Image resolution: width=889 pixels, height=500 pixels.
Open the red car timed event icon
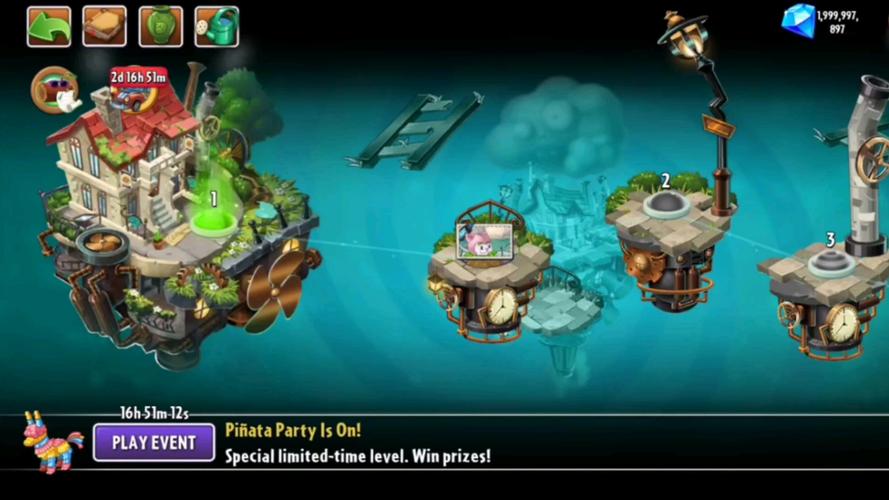coord(139,89)
